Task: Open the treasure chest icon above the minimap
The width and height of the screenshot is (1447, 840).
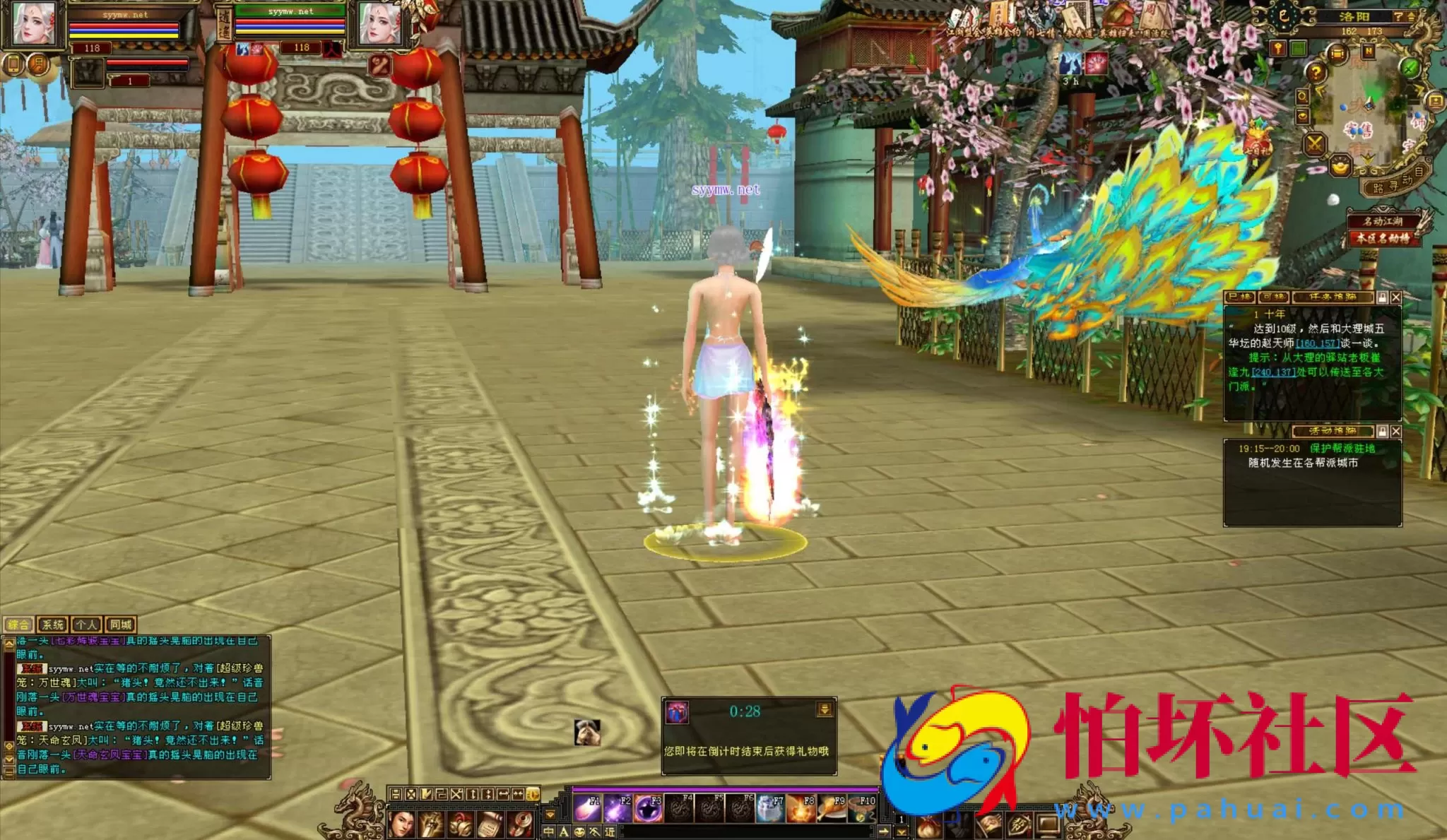Action: (1337, 54)
